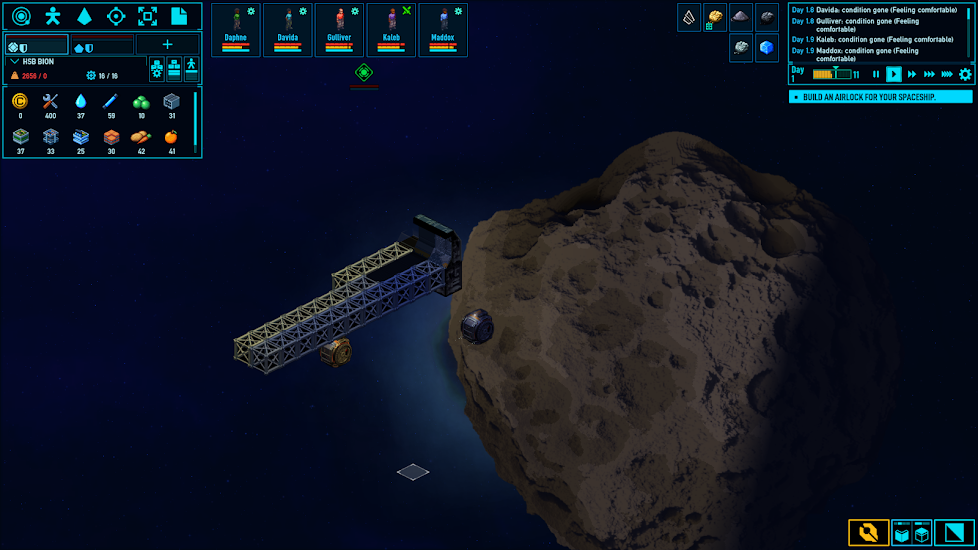Screen dimensions: 978x550
Task: Open the crew menu with the person icon
Action: [53, 16]
